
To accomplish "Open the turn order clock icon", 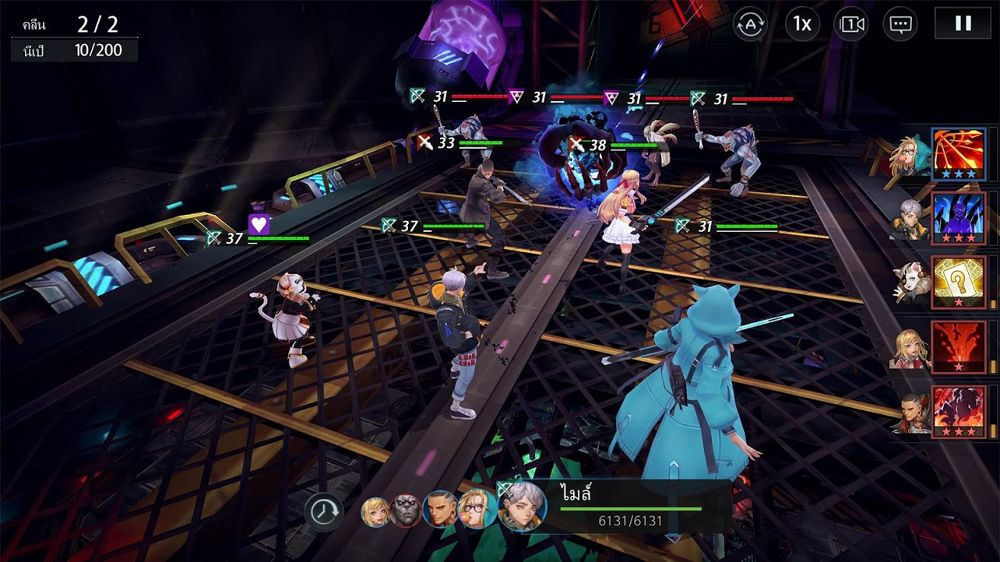I will coord(323,510).
